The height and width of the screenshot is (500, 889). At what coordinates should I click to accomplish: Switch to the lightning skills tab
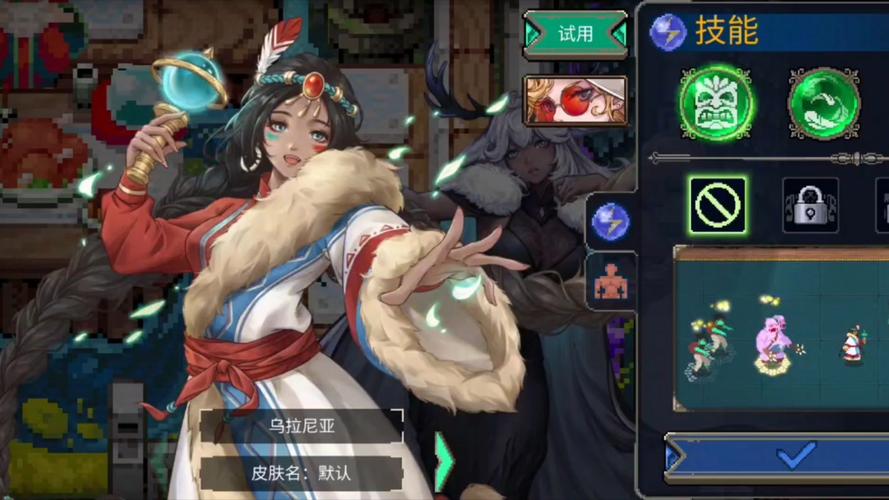[611, 221]
